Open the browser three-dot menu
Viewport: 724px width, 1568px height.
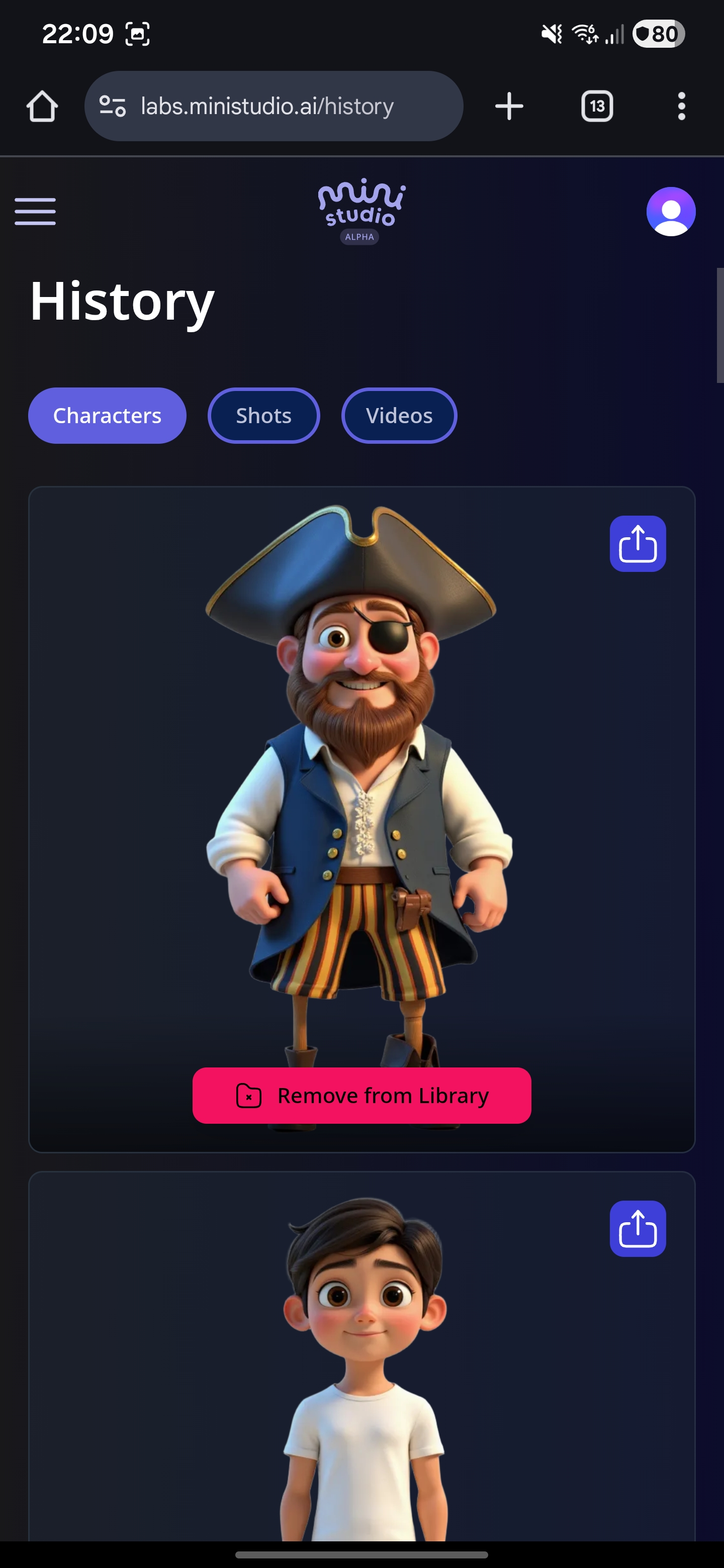coord(681,106)
